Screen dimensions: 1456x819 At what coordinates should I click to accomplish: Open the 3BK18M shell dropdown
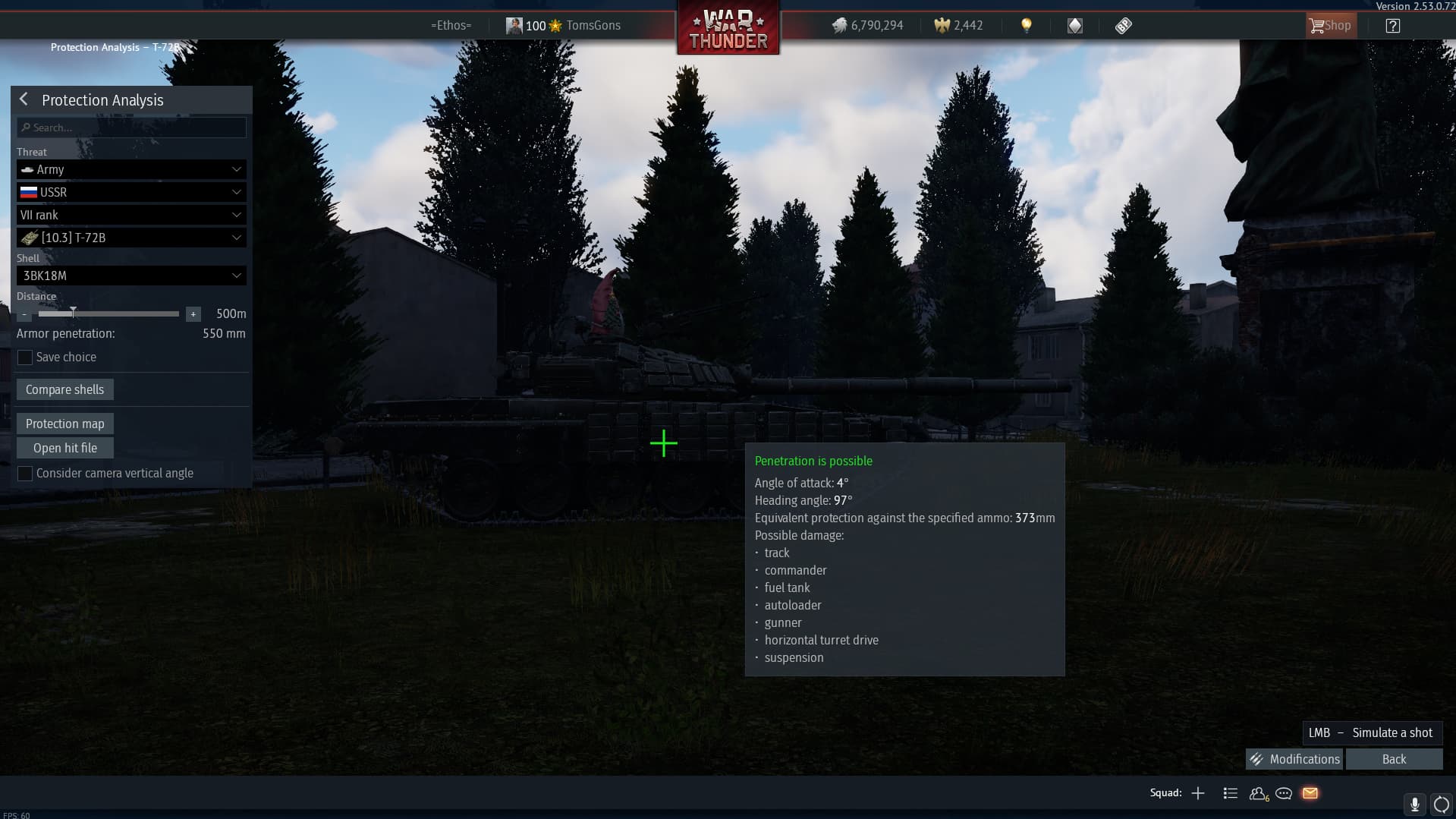(x=131, y=276)
